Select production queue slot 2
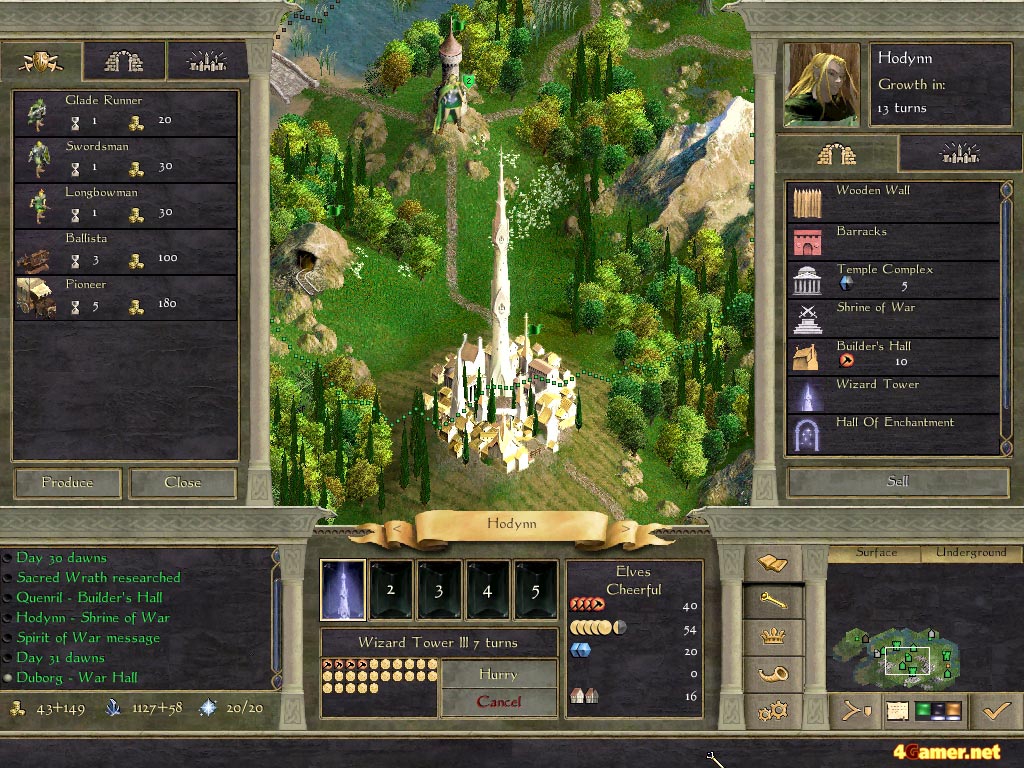The image size is (1024, 768). (x=391, y=590)
